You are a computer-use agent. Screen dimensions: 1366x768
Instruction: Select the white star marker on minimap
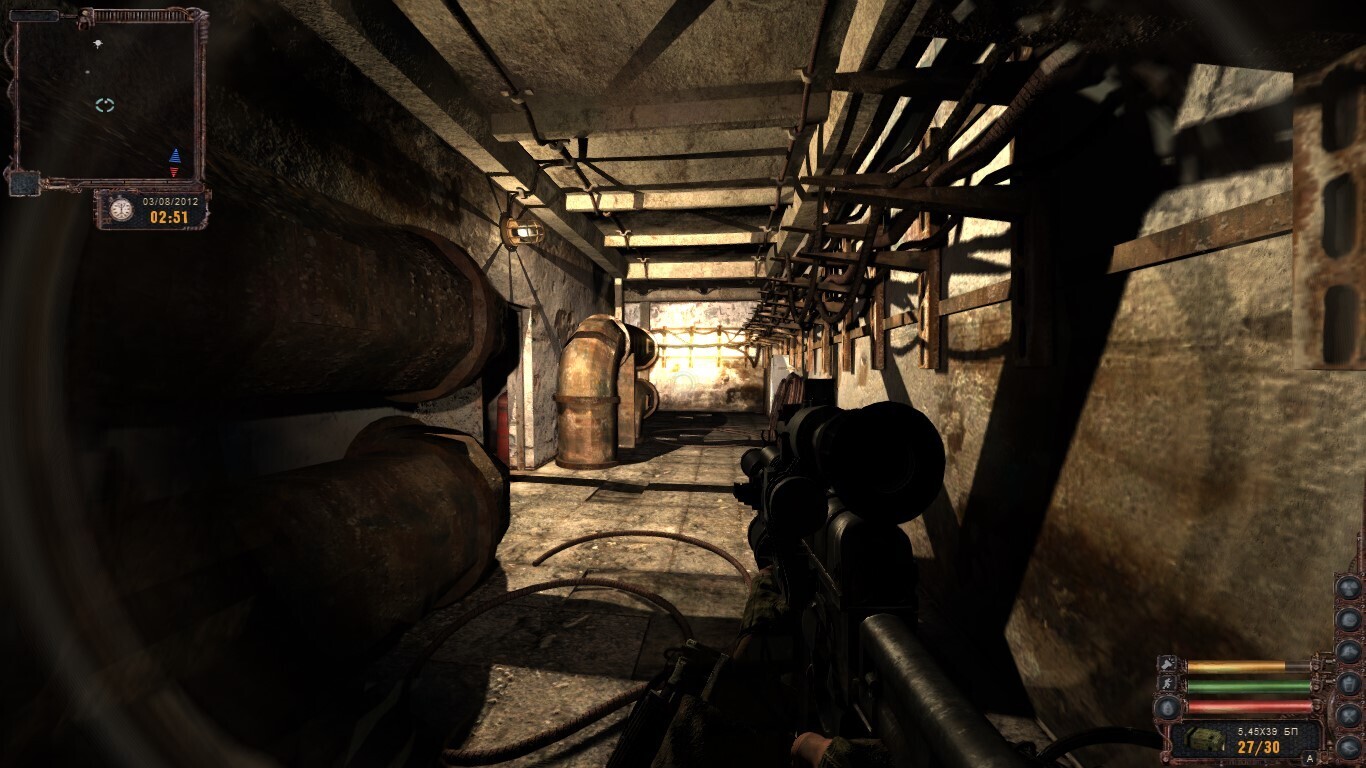click(x=97, y=44)
